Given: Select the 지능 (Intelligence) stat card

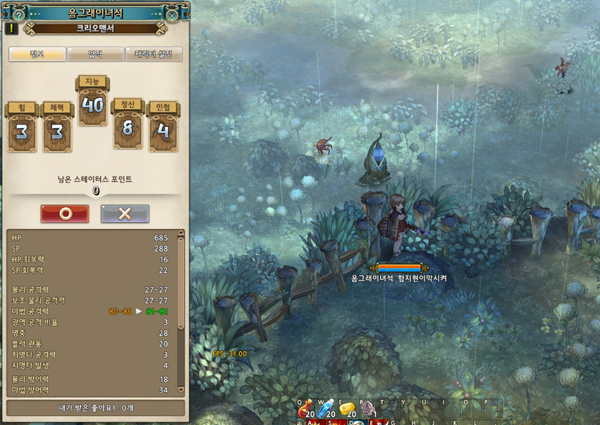Looking at the screenshot, I should tap(94, 100).
